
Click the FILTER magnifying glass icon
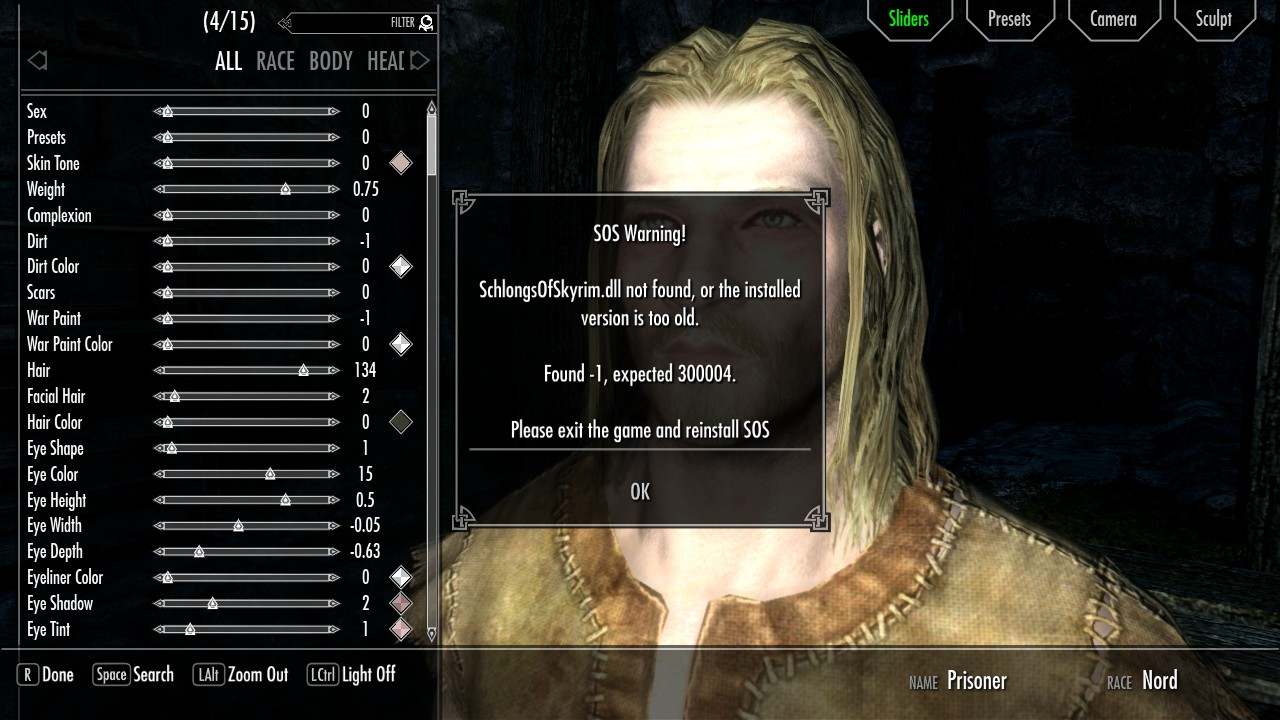[425, 22]
